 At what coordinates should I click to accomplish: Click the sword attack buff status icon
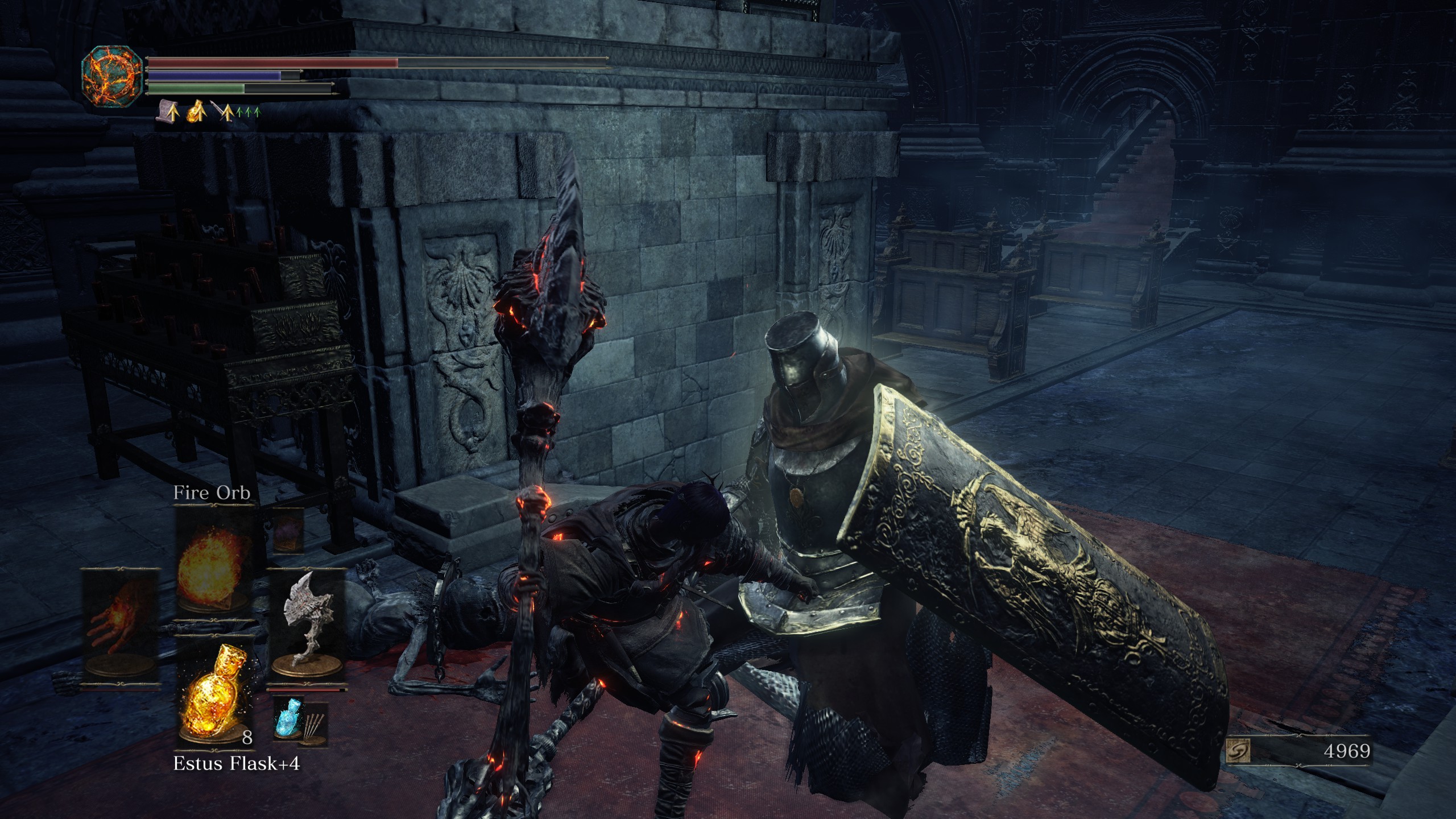point(222,111)
